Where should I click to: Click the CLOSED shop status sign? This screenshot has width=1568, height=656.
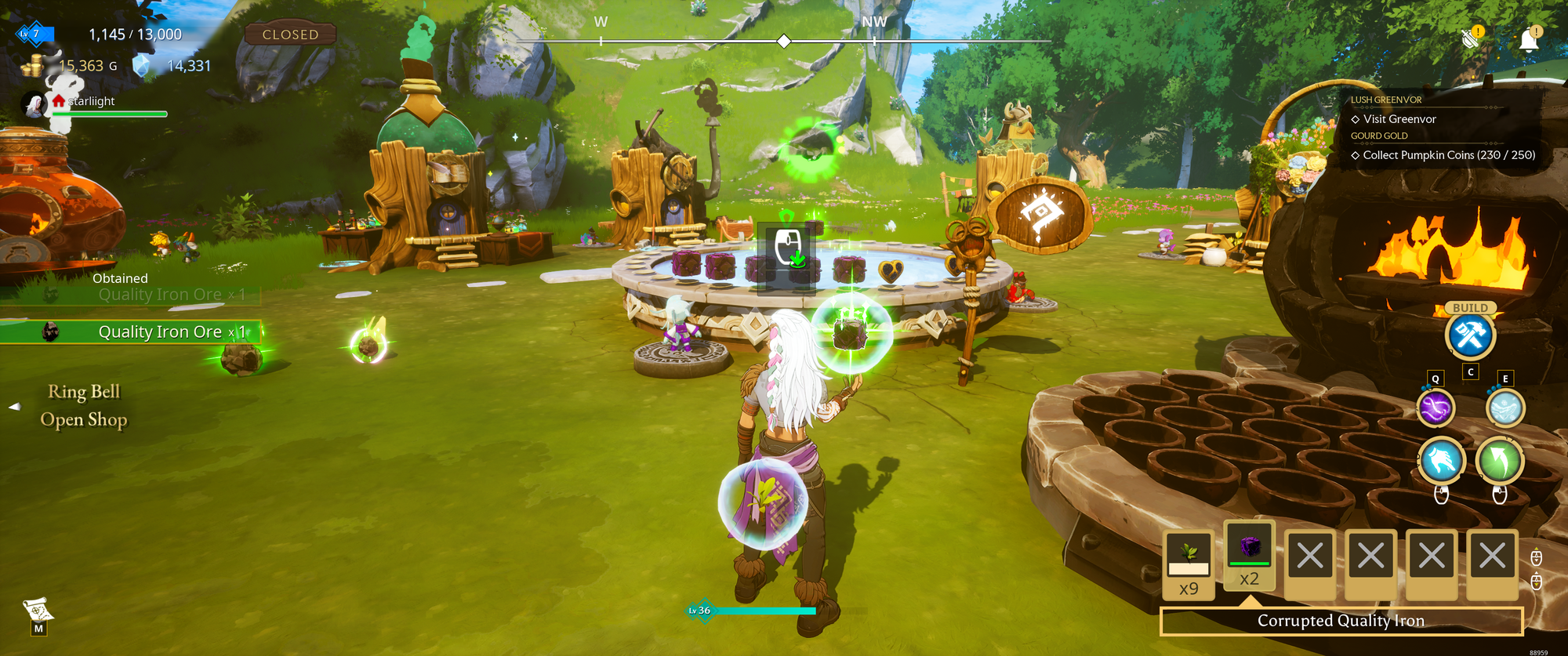(x=290, y=34)
